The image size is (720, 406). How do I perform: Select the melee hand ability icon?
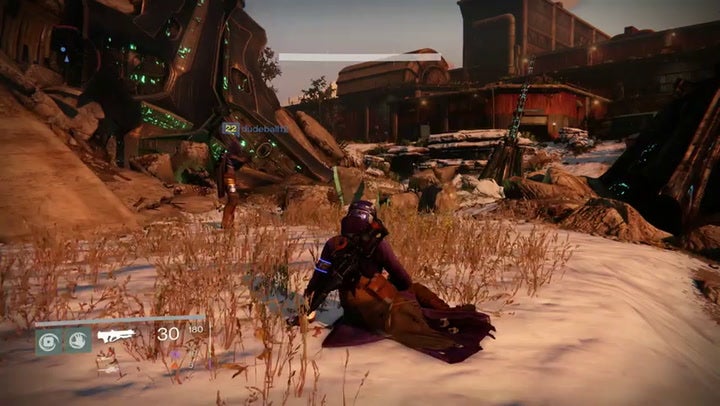[78, 339]
